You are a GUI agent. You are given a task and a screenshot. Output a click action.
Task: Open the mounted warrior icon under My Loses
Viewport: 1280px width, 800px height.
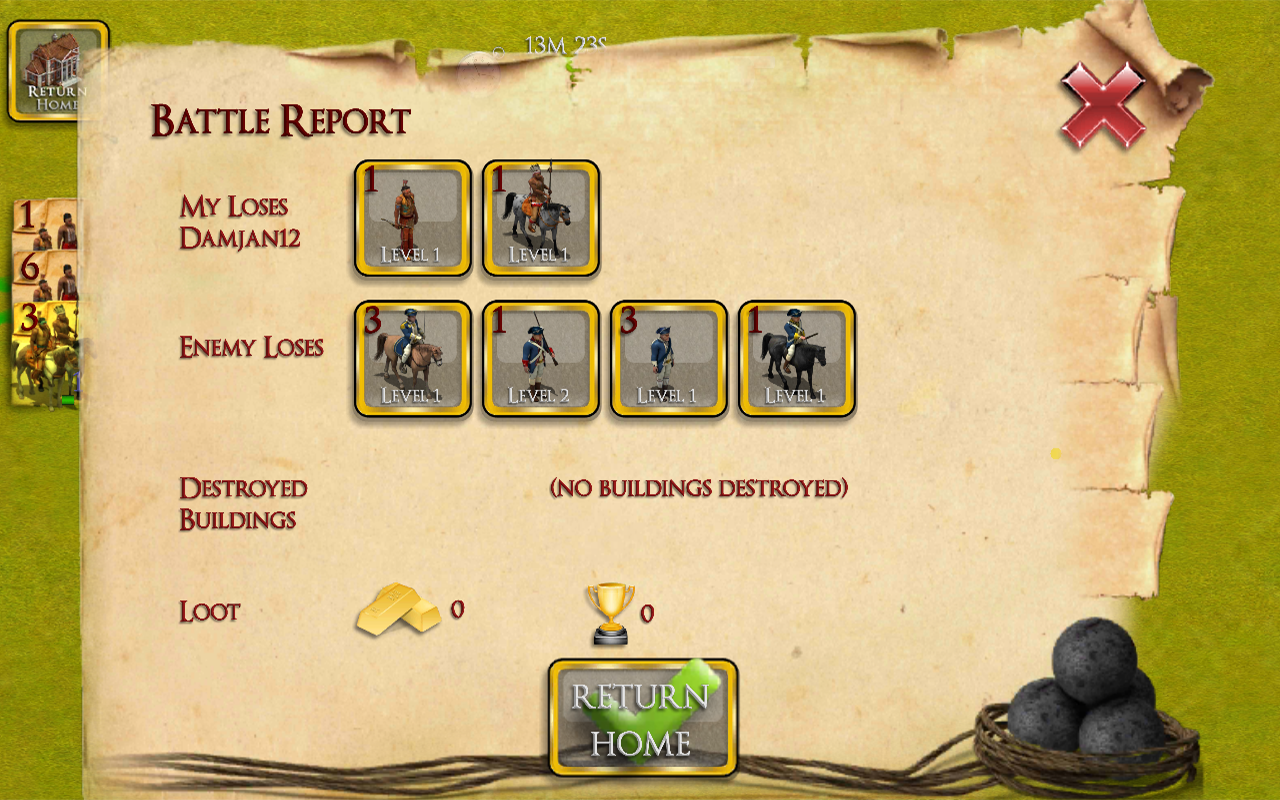[540, 218]
